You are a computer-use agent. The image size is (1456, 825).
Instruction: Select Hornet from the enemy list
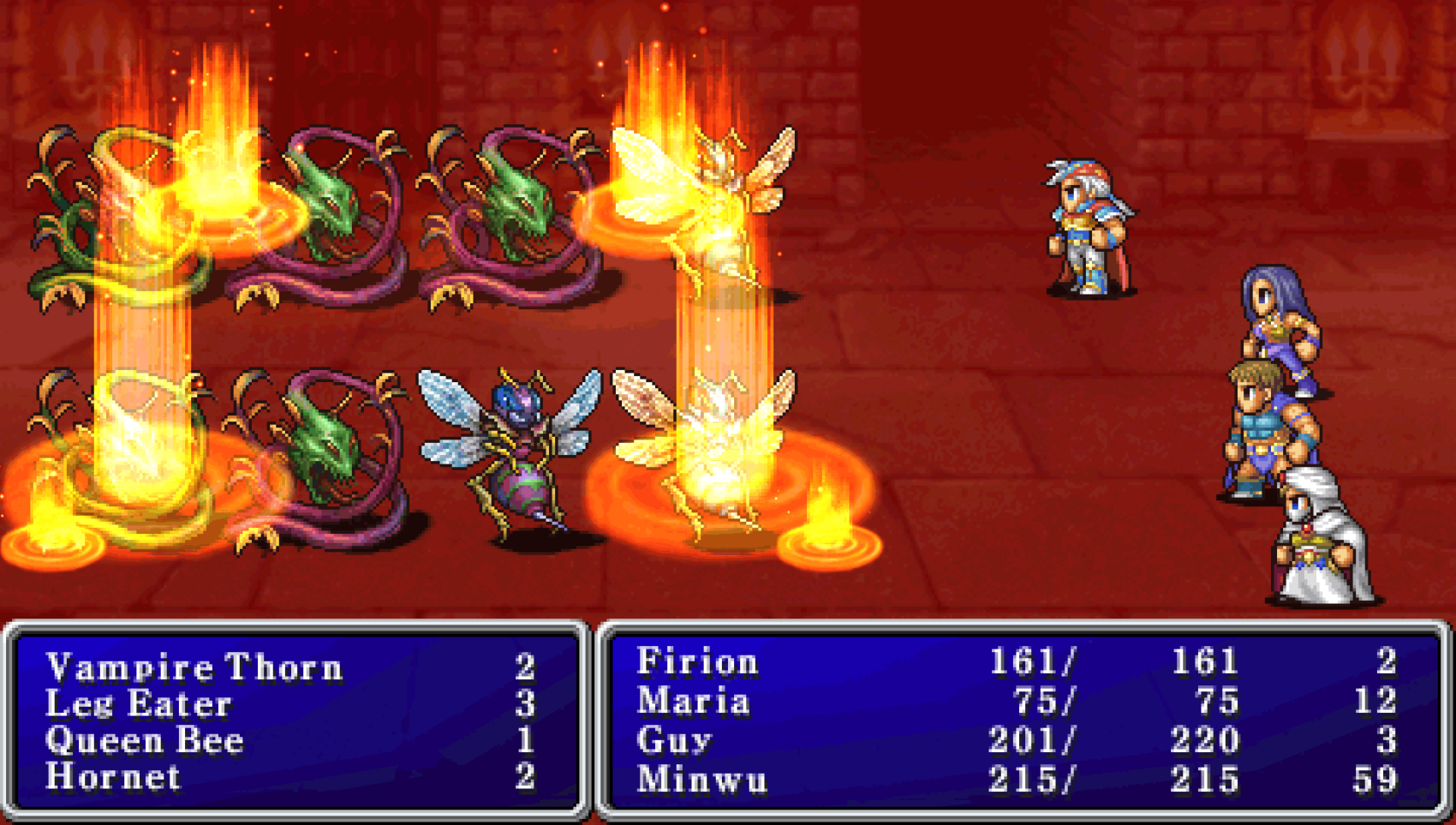click(113, 778)
